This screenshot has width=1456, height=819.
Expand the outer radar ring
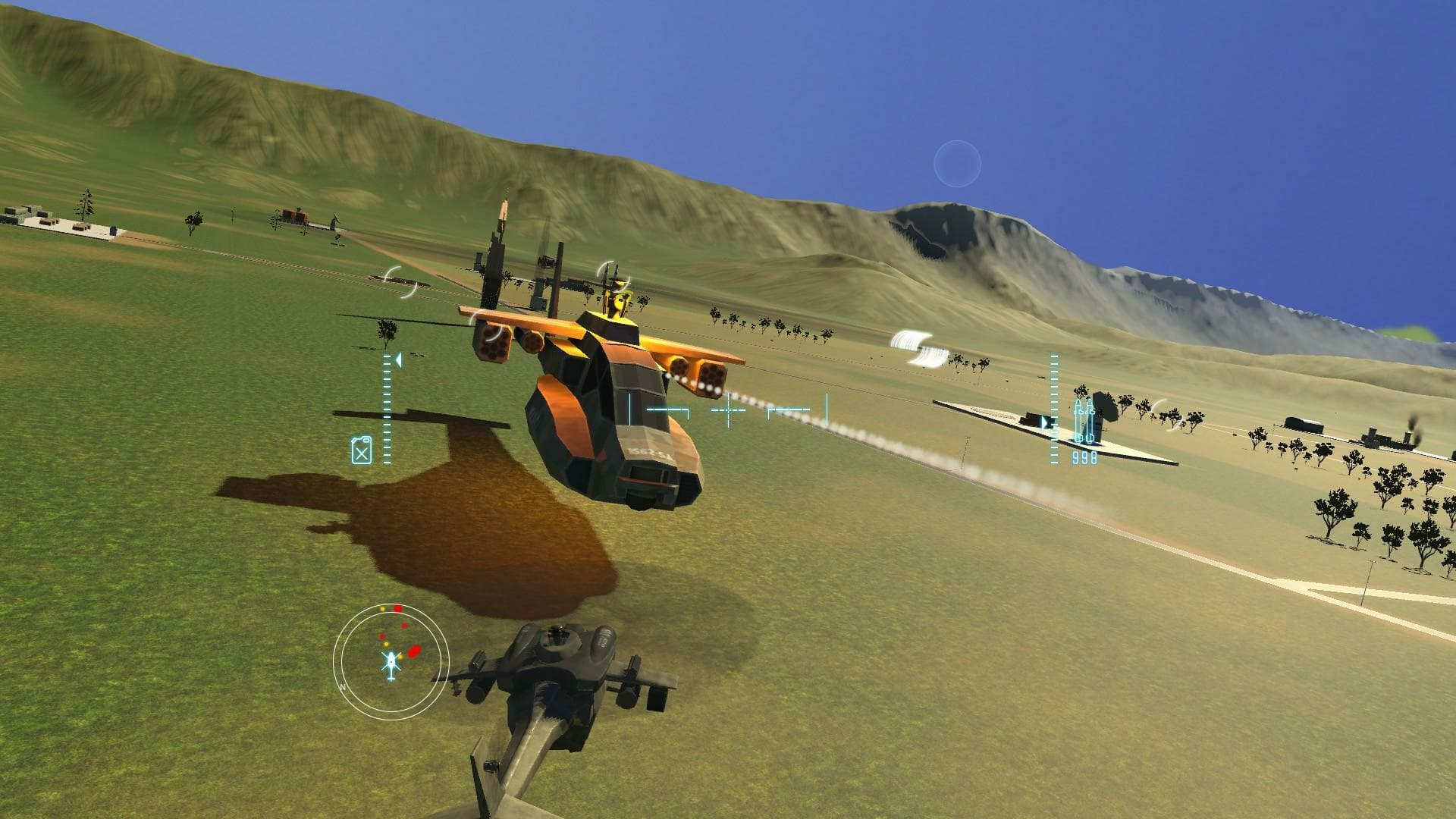[391, 605]
